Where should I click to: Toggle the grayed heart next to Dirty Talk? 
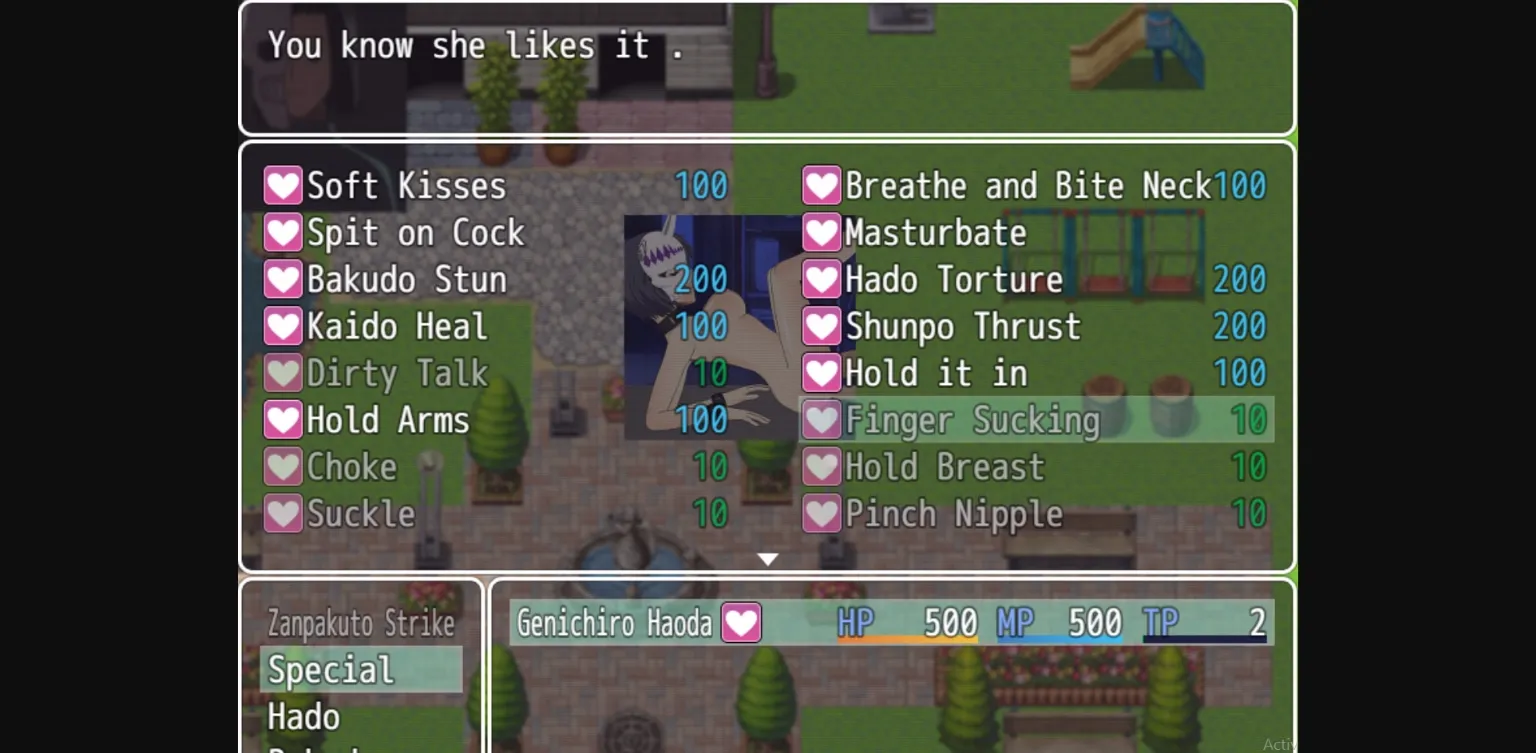283,373
